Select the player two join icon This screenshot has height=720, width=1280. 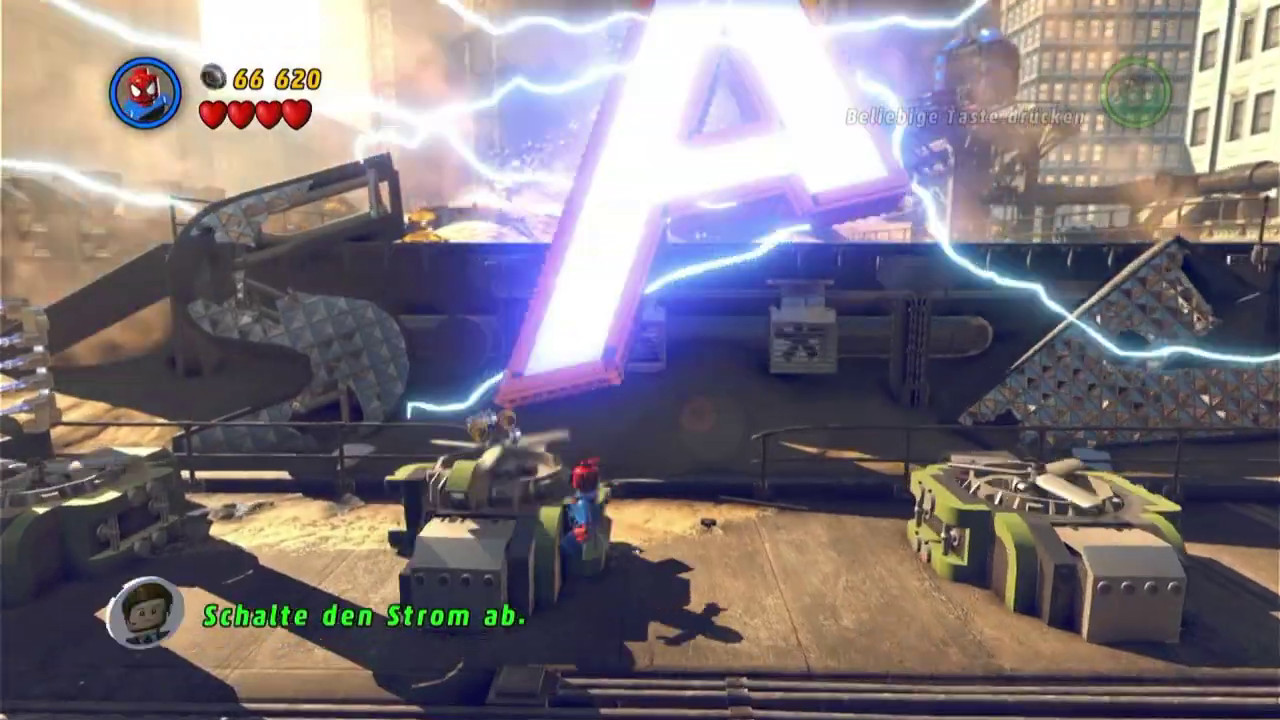pyautogui.click(x=1136, y=93)
